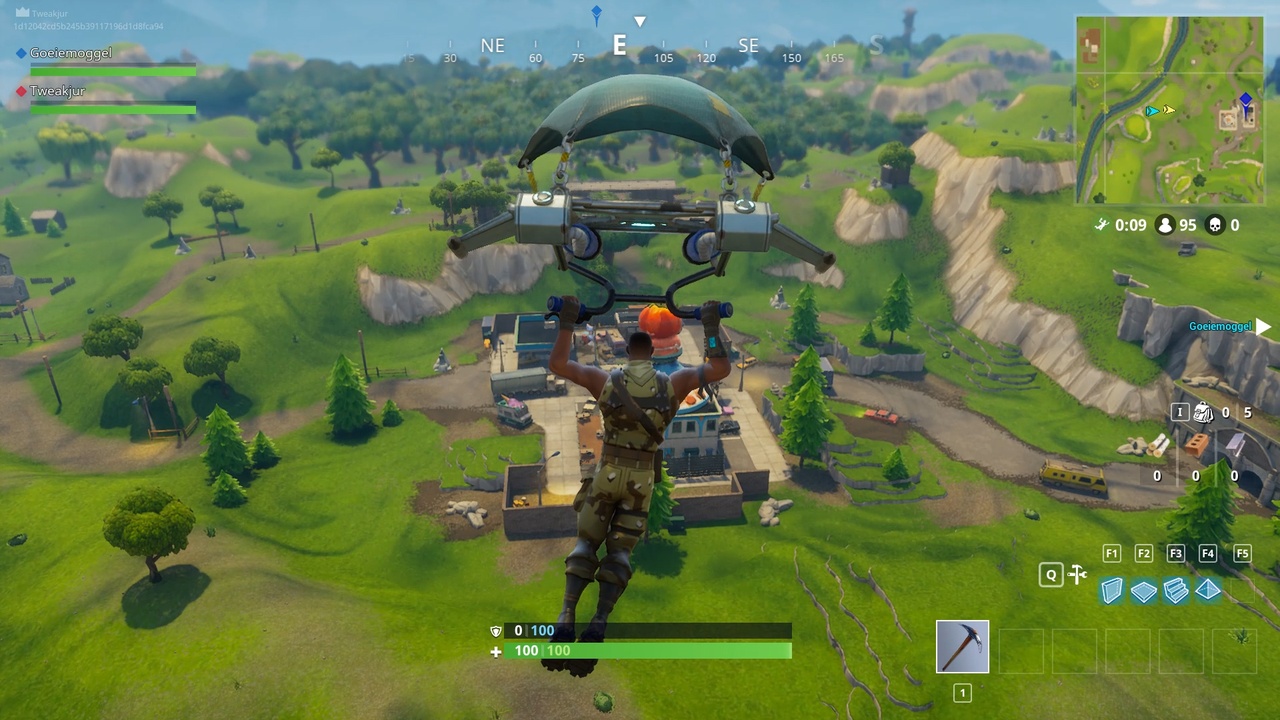Image resolution: width=1280 pixels, height=720 pixels.
Task: Select the stairs build piece icon
Action: point(1176,590)
